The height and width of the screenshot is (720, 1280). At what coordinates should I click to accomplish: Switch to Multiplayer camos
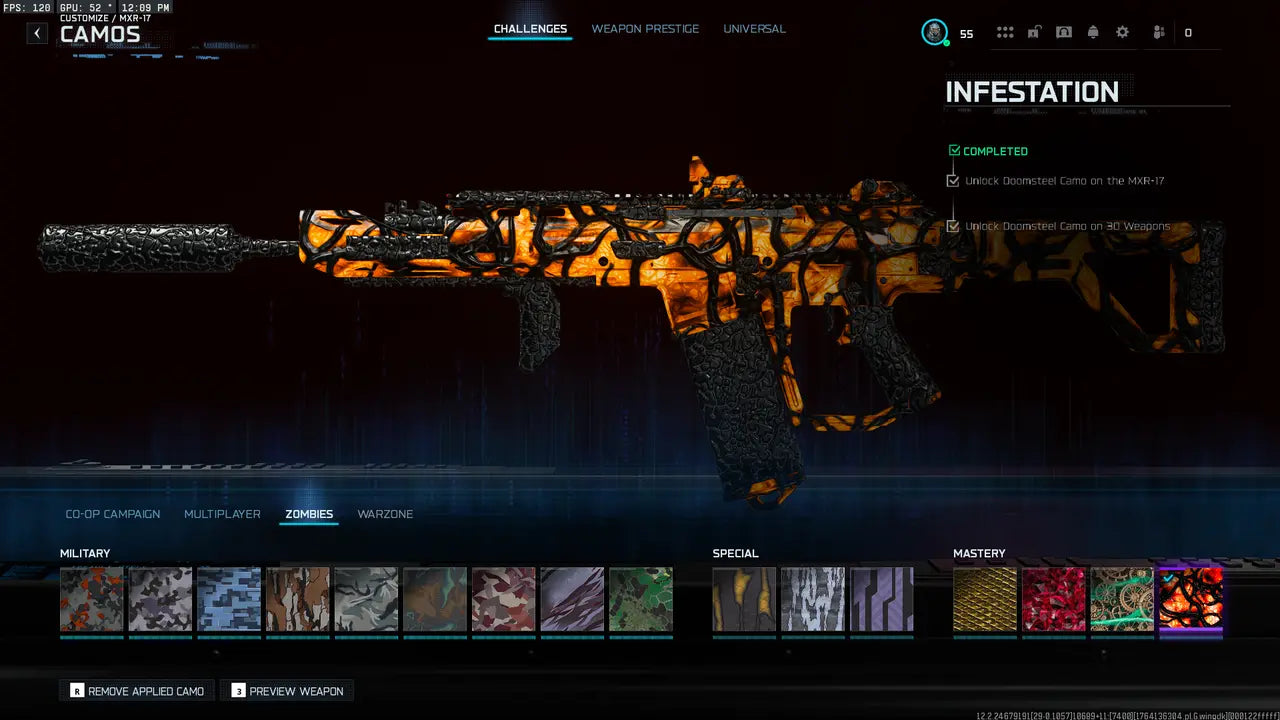[222, 514]
